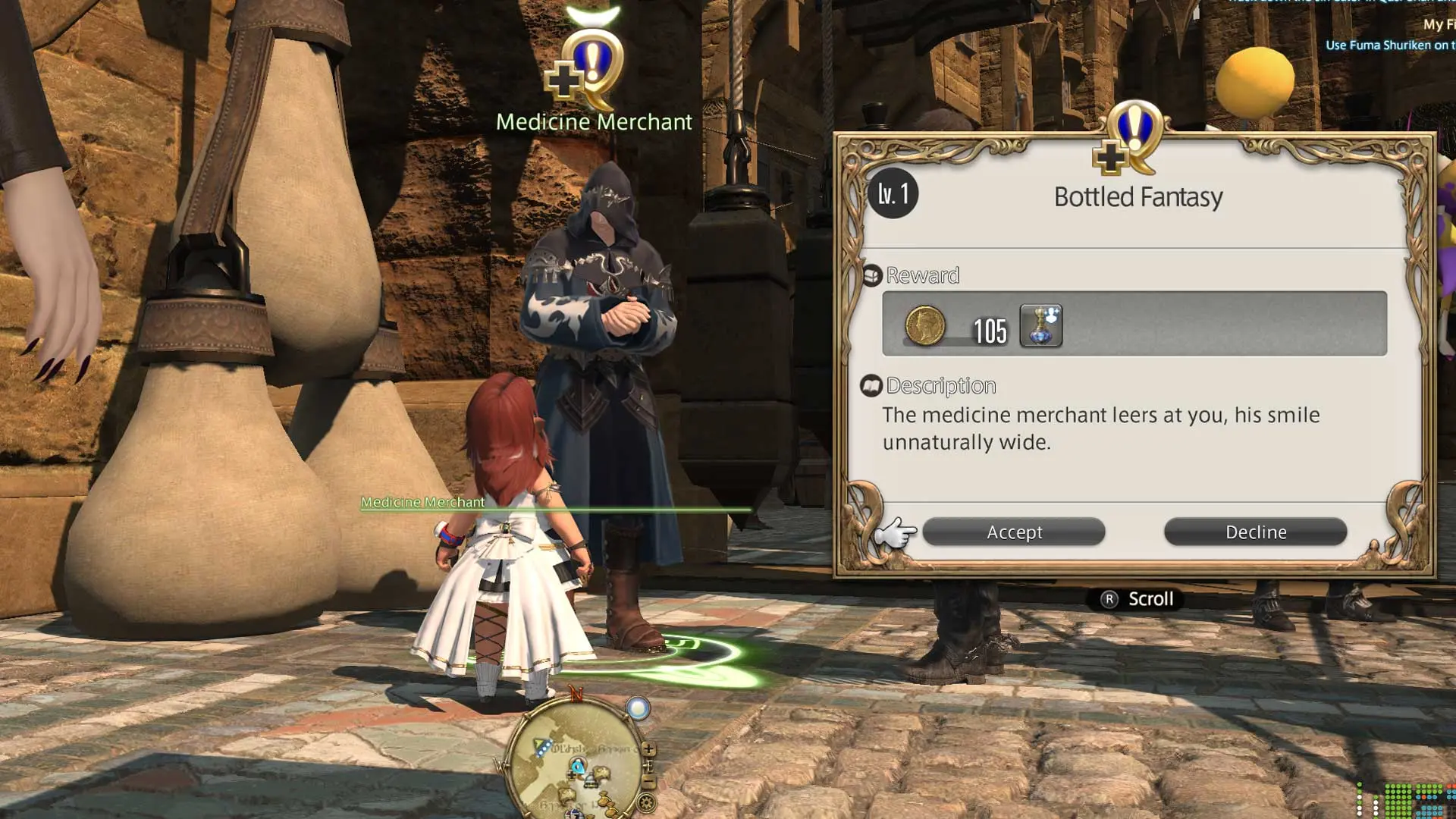Click the Bottled Fantasy quest title
The image size is (1456, 819).
point(1138,196)
